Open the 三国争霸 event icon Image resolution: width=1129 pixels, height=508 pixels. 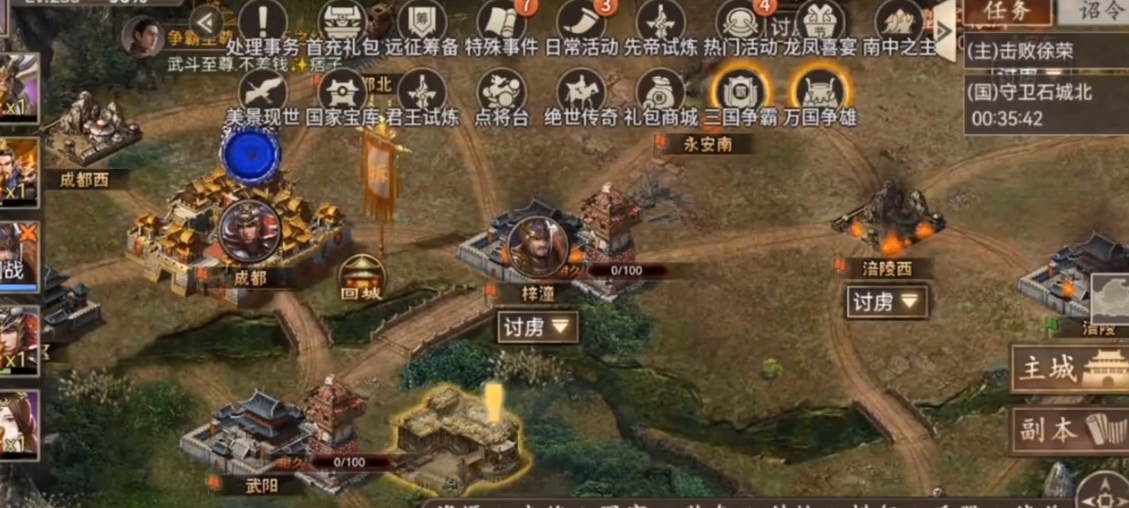(x=740, y=93)
